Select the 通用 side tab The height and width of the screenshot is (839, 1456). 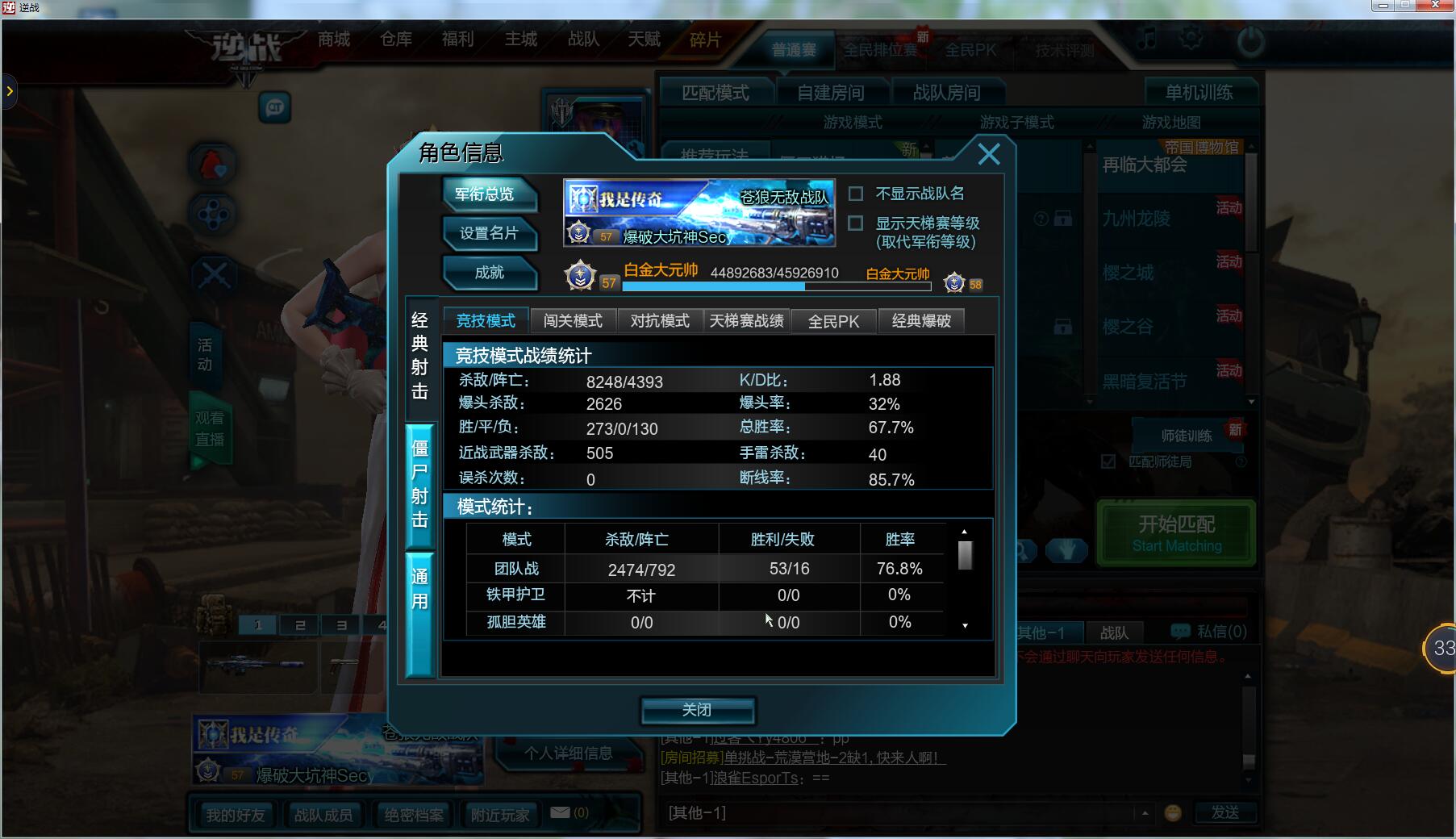419,589
